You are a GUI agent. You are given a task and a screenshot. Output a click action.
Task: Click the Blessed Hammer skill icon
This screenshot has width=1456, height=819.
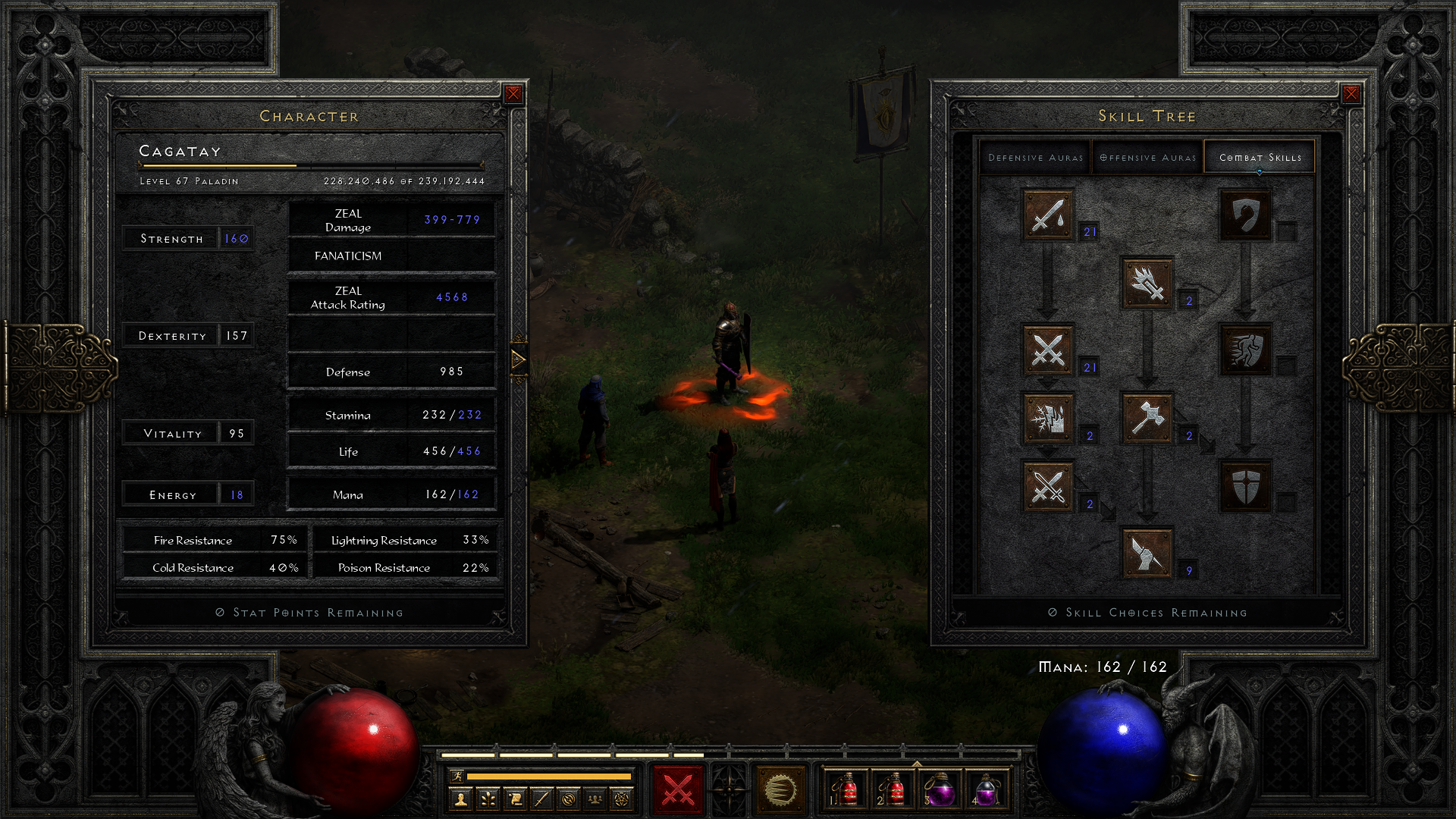[1147, 418]
